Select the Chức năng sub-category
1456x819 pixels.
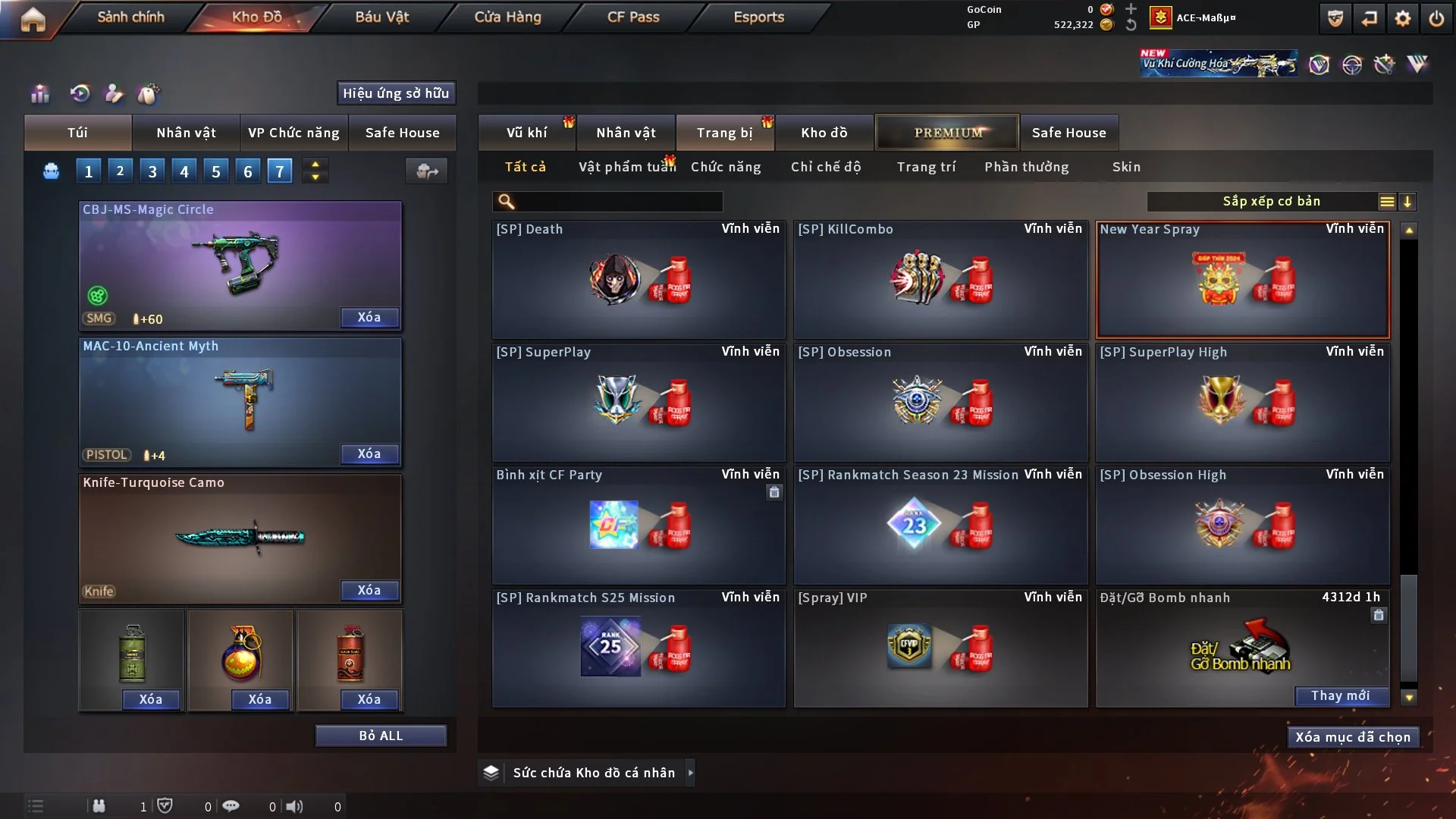(725, 167)
